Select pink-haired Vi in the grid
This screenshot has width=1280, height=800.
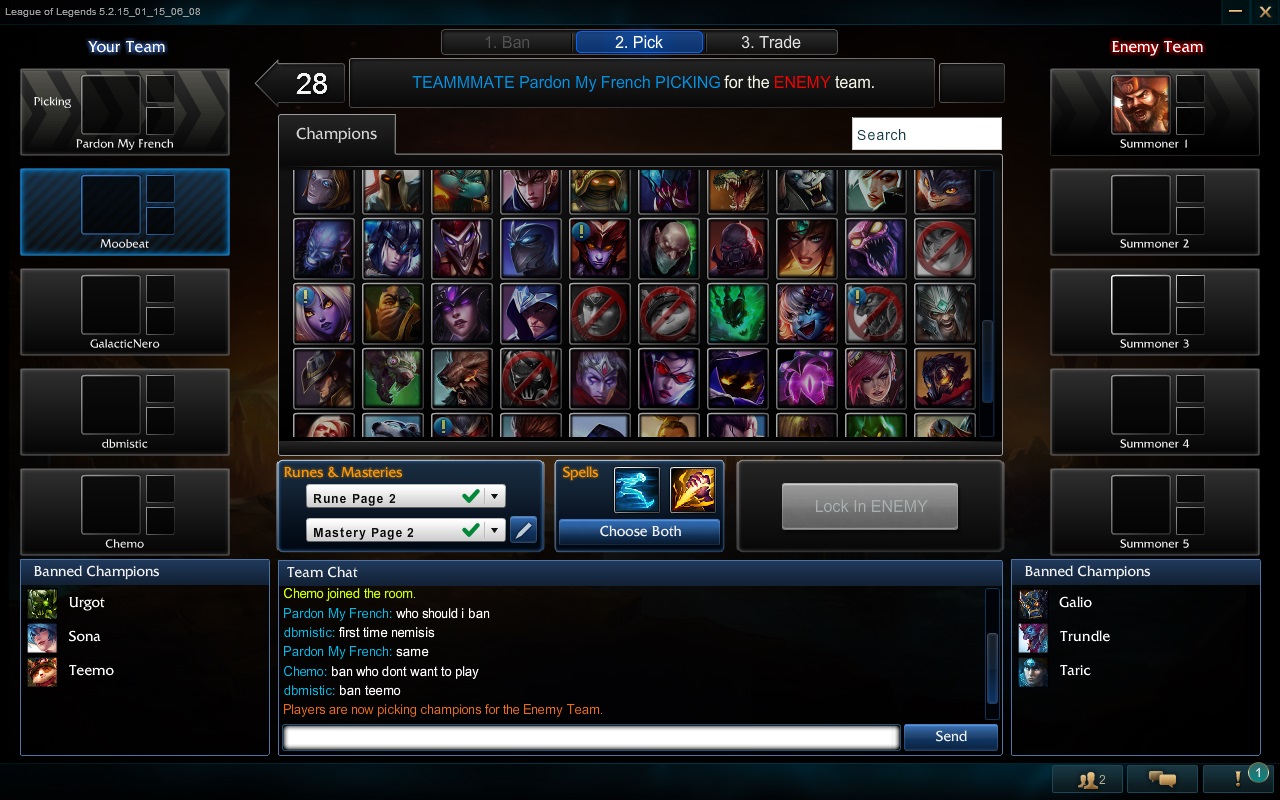click(x=875, y=378)
